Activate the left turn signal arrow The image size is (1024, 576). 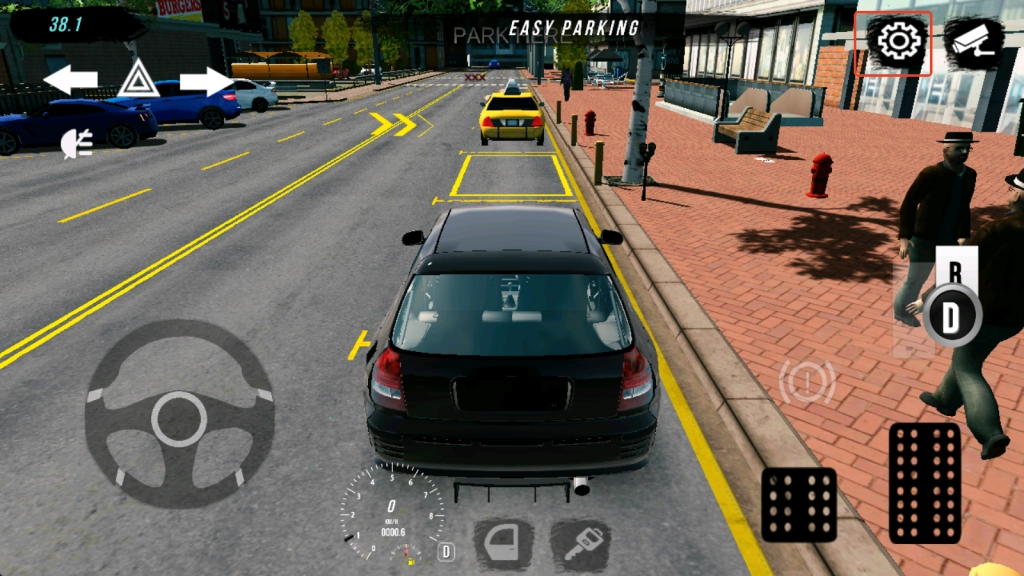coord(70,79)
